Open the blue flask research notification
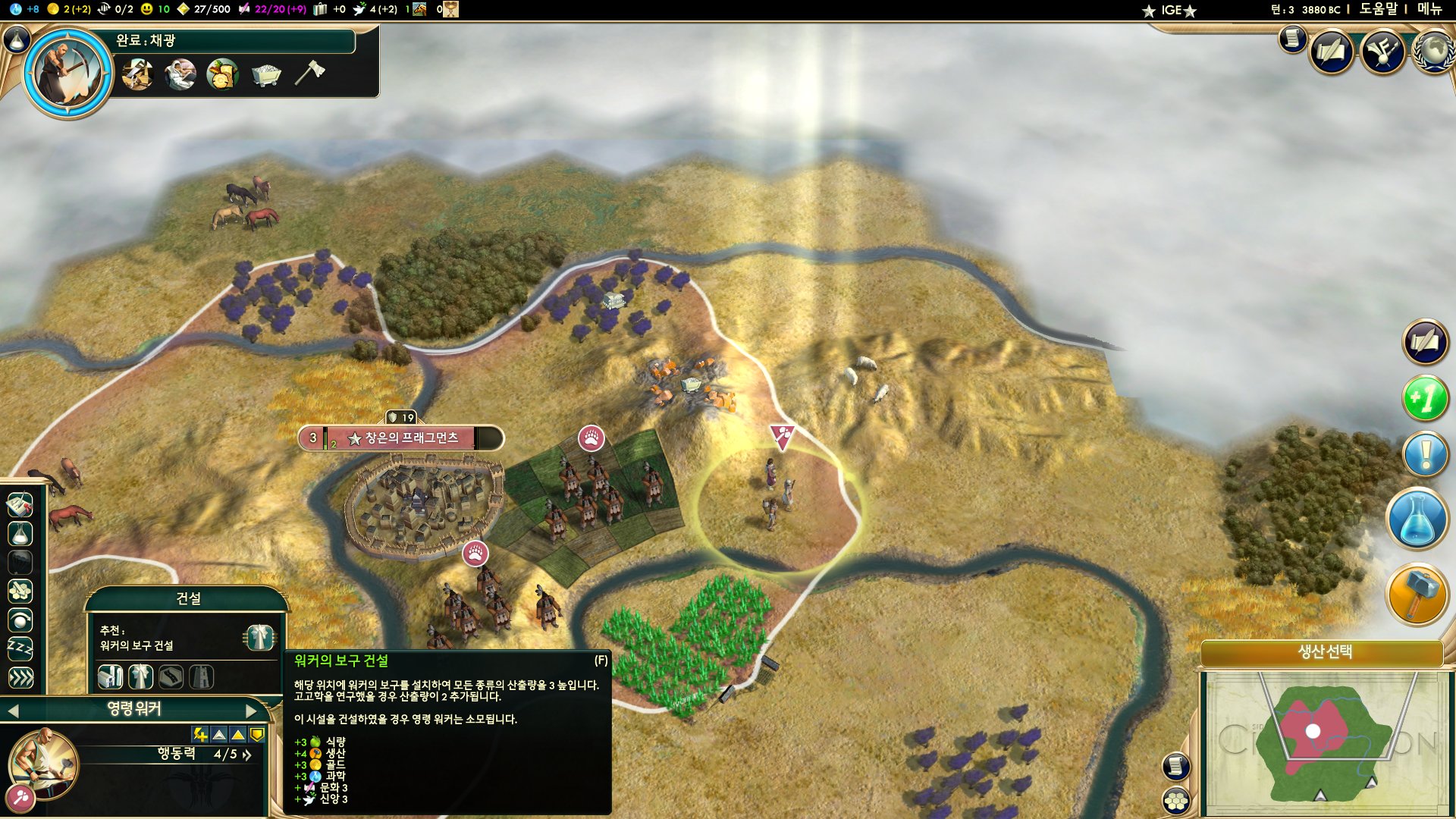1456x819 pixels. (x=1417, y=519)
